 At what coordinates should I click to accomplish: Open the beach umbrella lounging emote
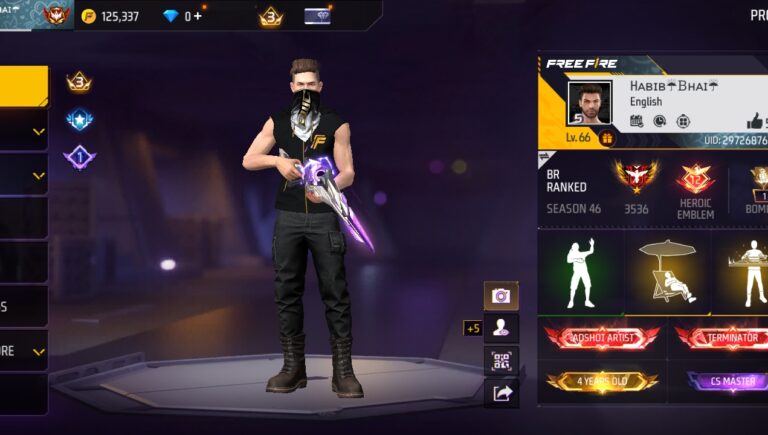[x=670, y=273]
